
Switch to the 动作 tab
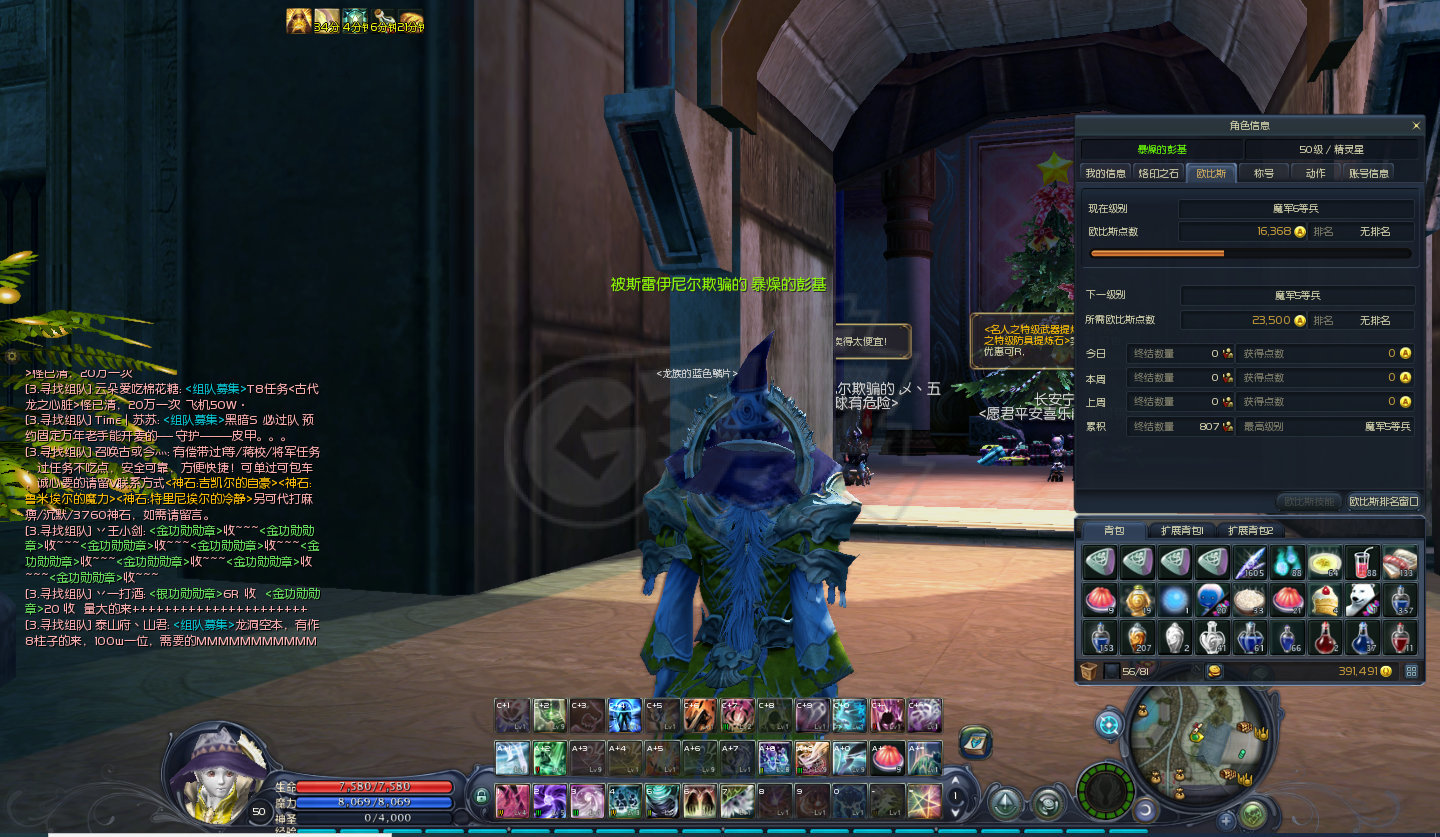[1315, 173]
